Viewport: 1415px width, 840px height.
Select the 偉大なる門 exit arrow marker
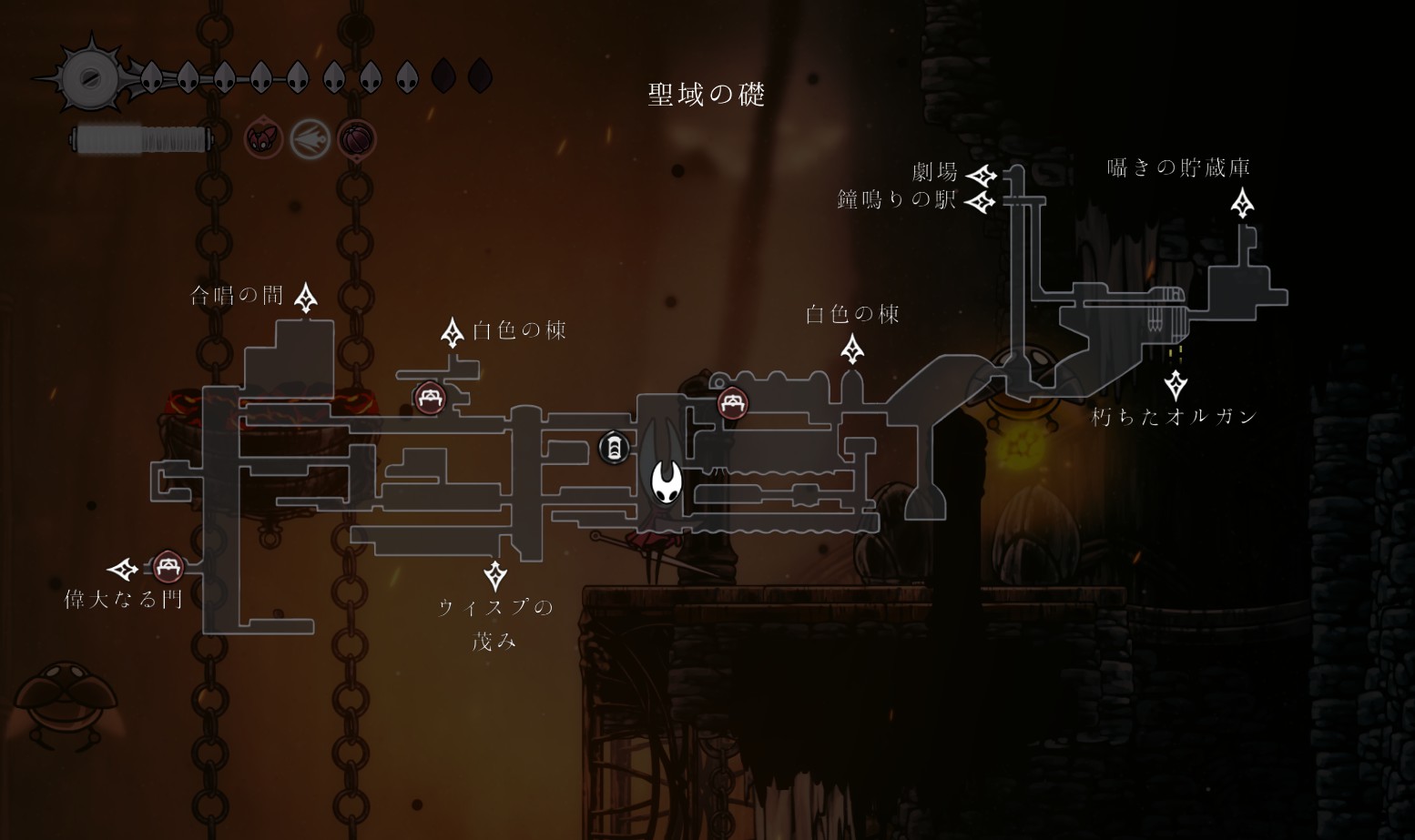pyautogui.click(x=123, y=570)
